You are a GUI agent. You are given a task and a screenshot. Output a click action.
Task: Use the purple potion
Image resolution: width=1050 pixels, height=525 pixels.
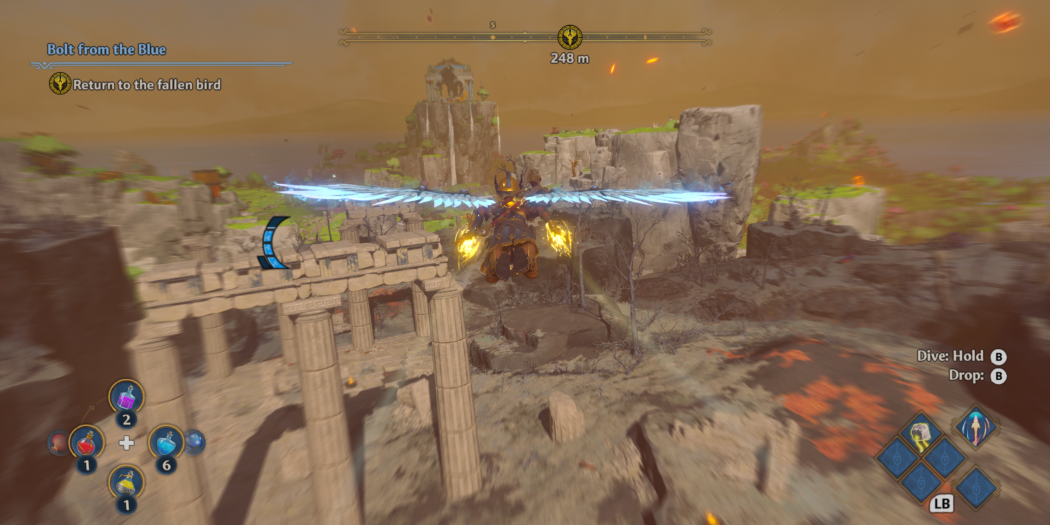(127, 397)
